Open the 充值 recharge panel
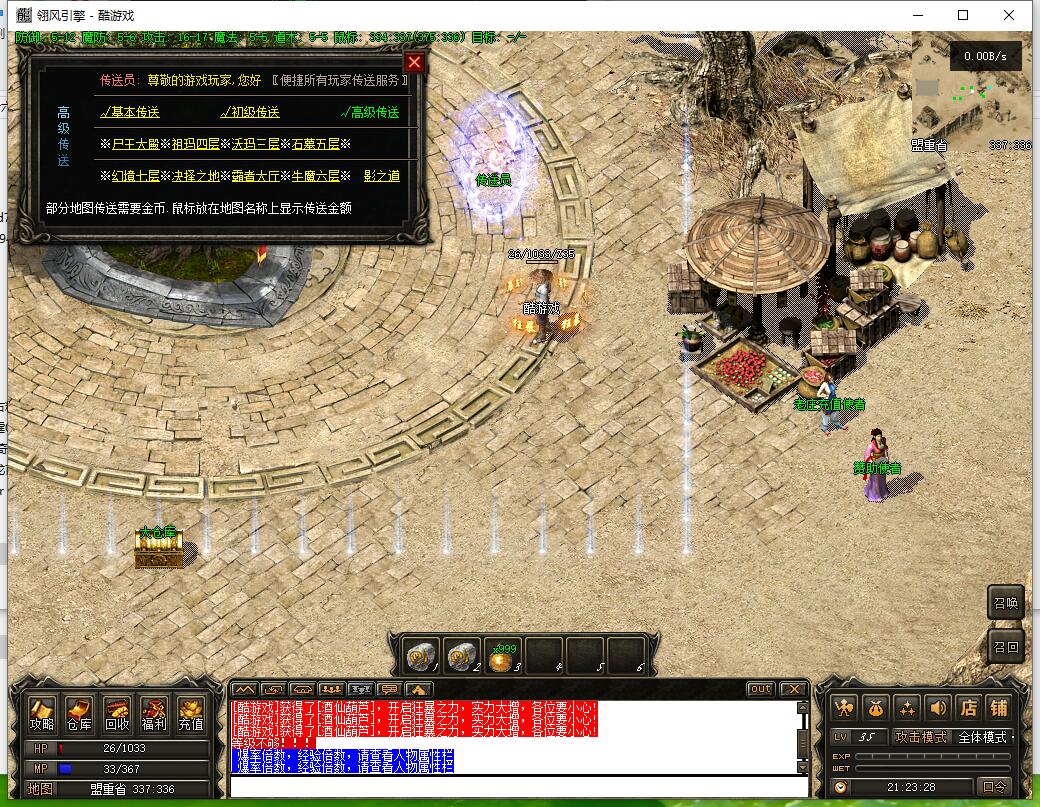The width and height of the screenshot is (1040, 807). click(x=190, y=712)
